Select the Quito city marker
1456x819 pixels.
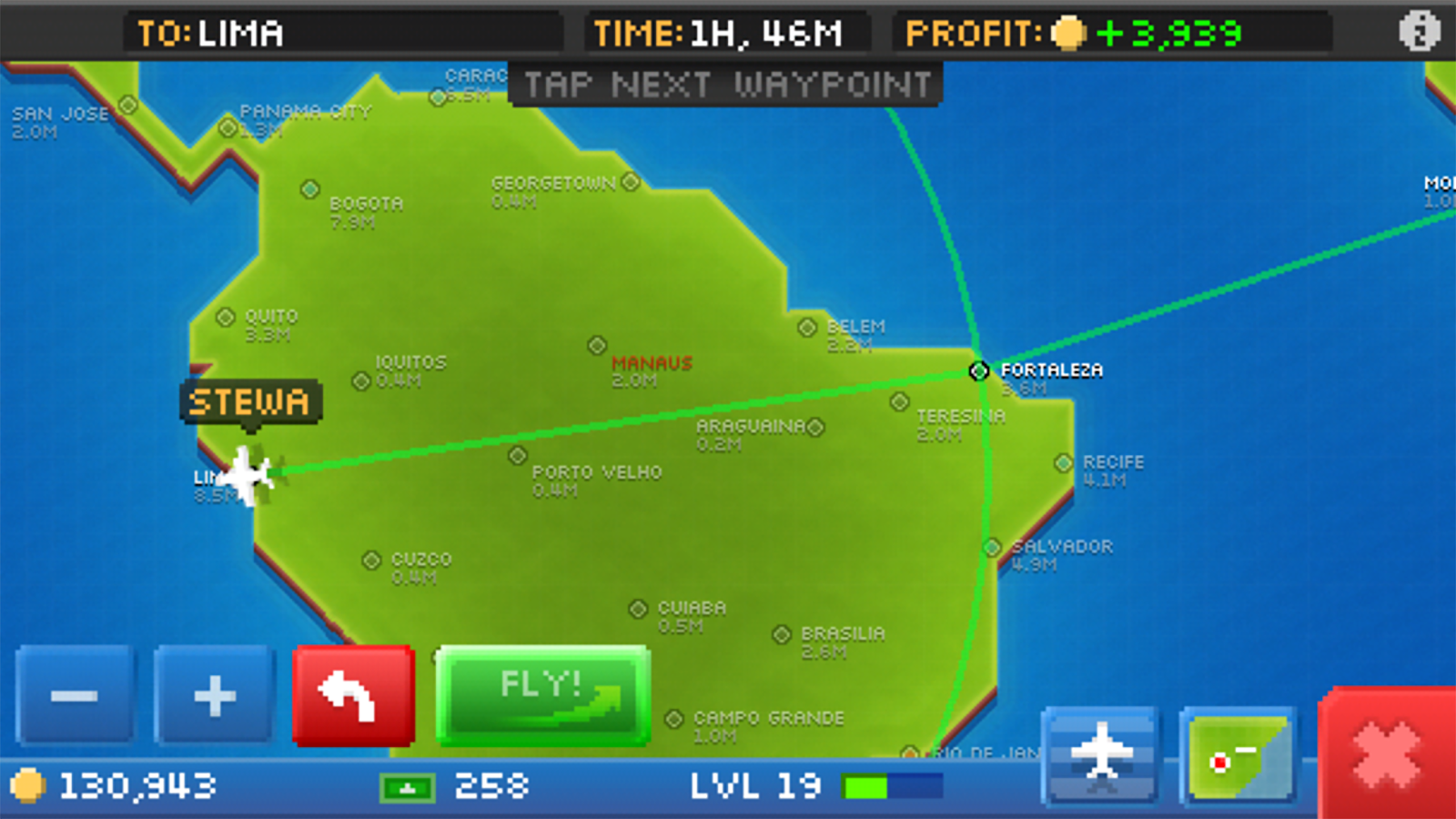[x=226, y=317]
